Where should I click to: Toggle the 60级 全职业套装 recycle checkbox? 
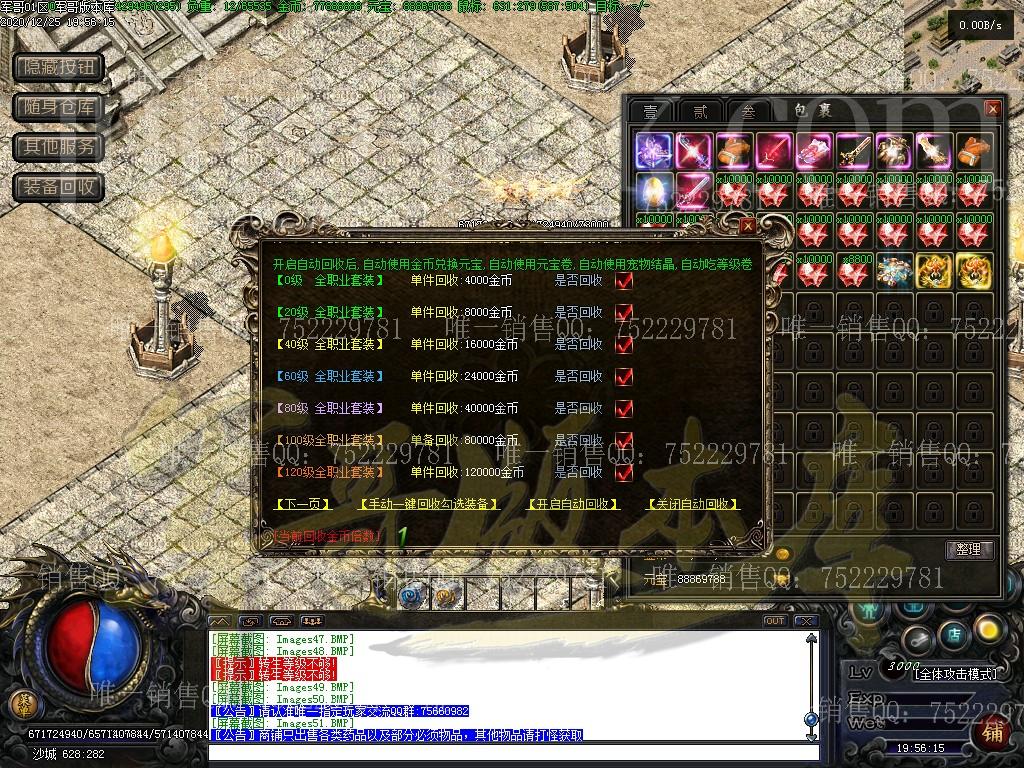[x=624, y=377]
